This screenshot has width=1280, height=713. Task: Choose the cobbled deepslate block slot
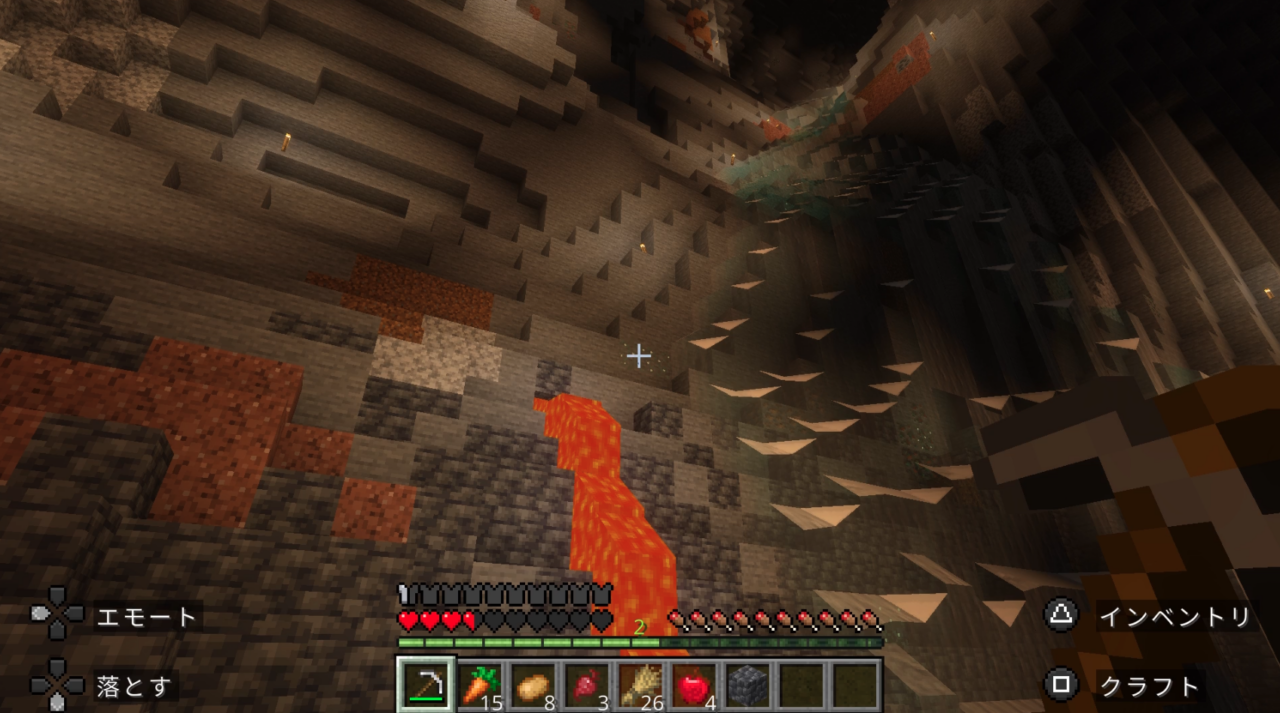747,685
